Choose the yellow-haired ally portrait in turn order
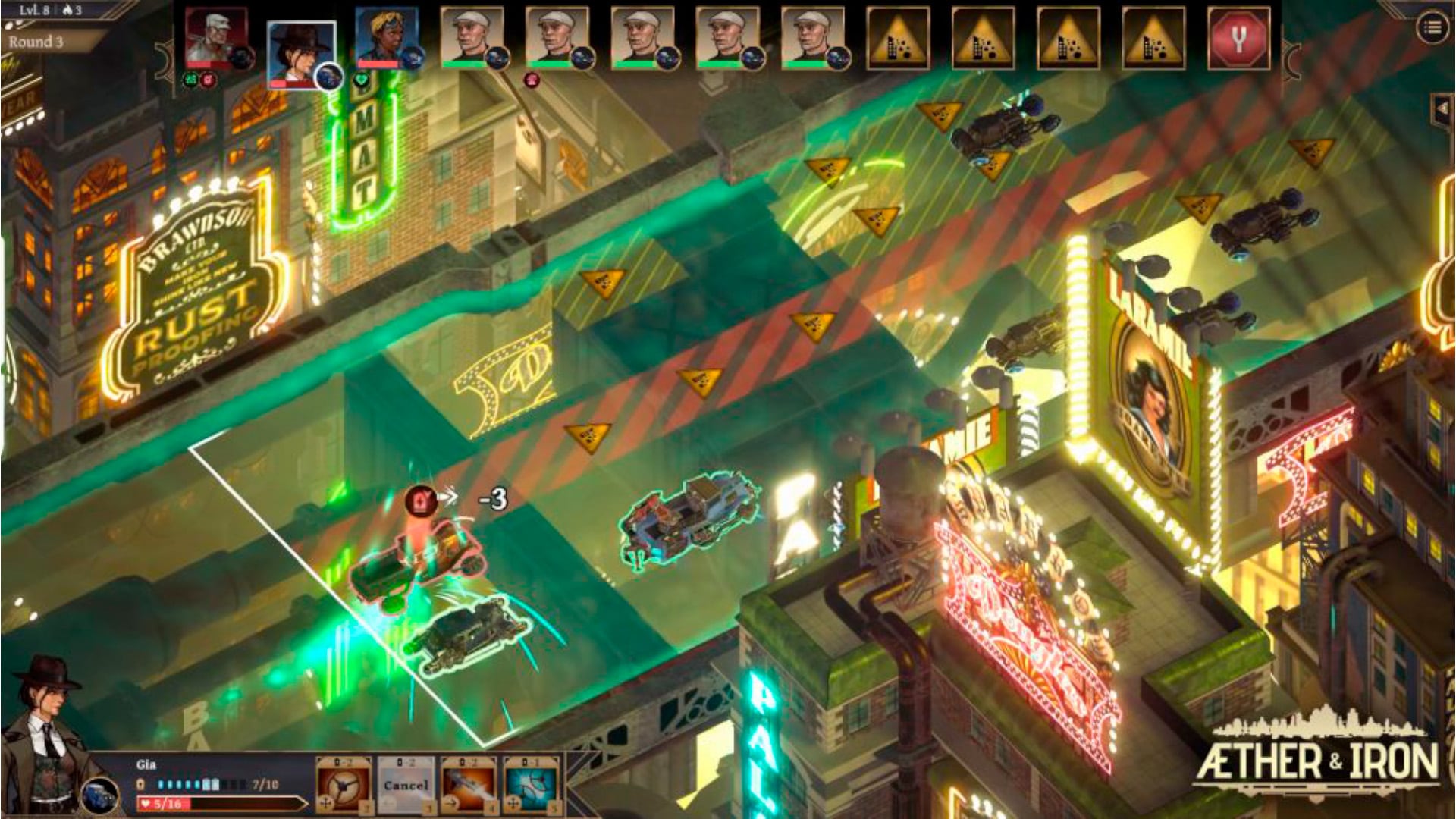The height and width of the screenshot is (819, 1456). click(386, 38)
